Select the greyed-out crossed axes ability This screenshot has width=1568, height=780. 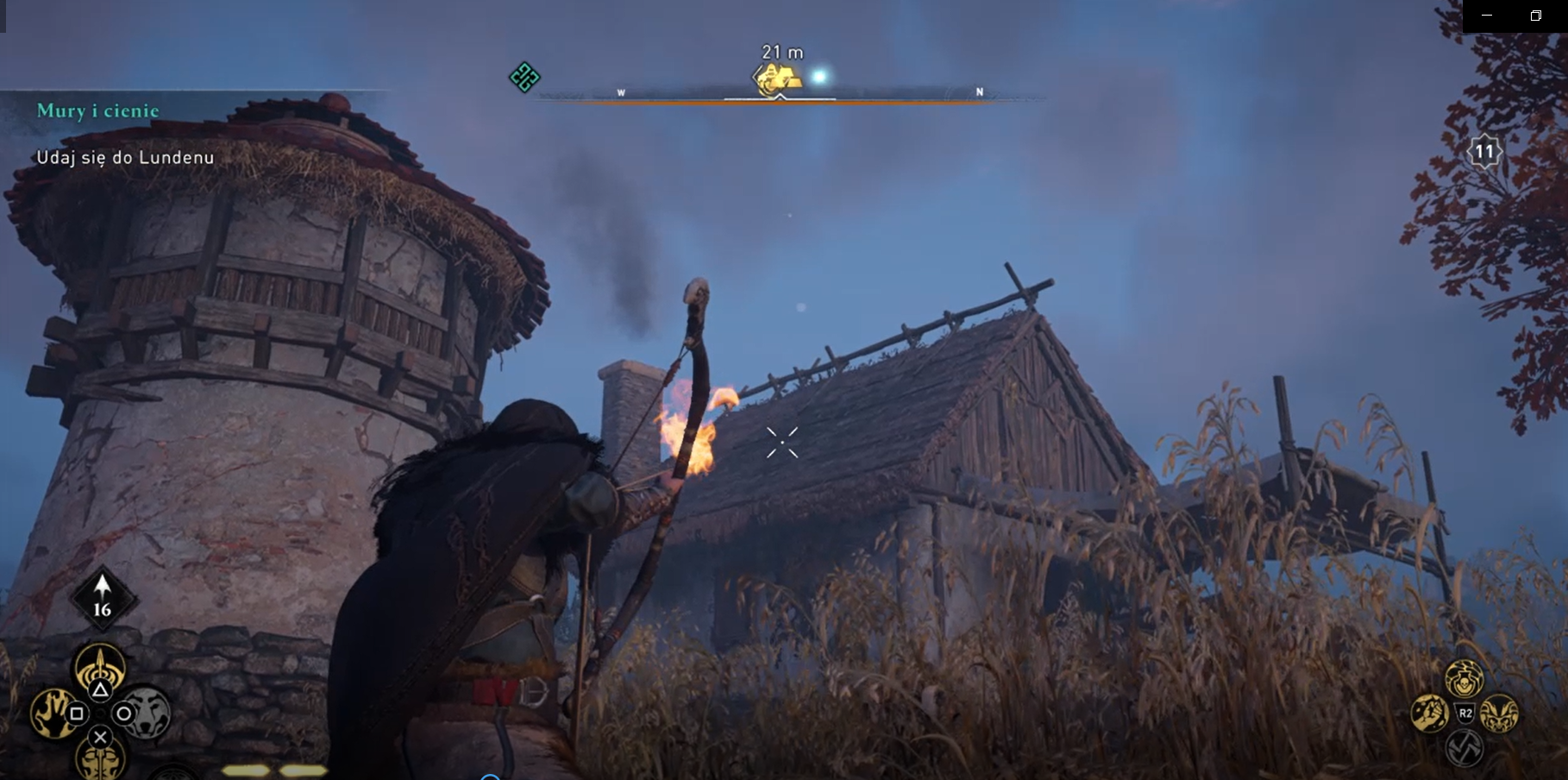(x=1465, y=747)
